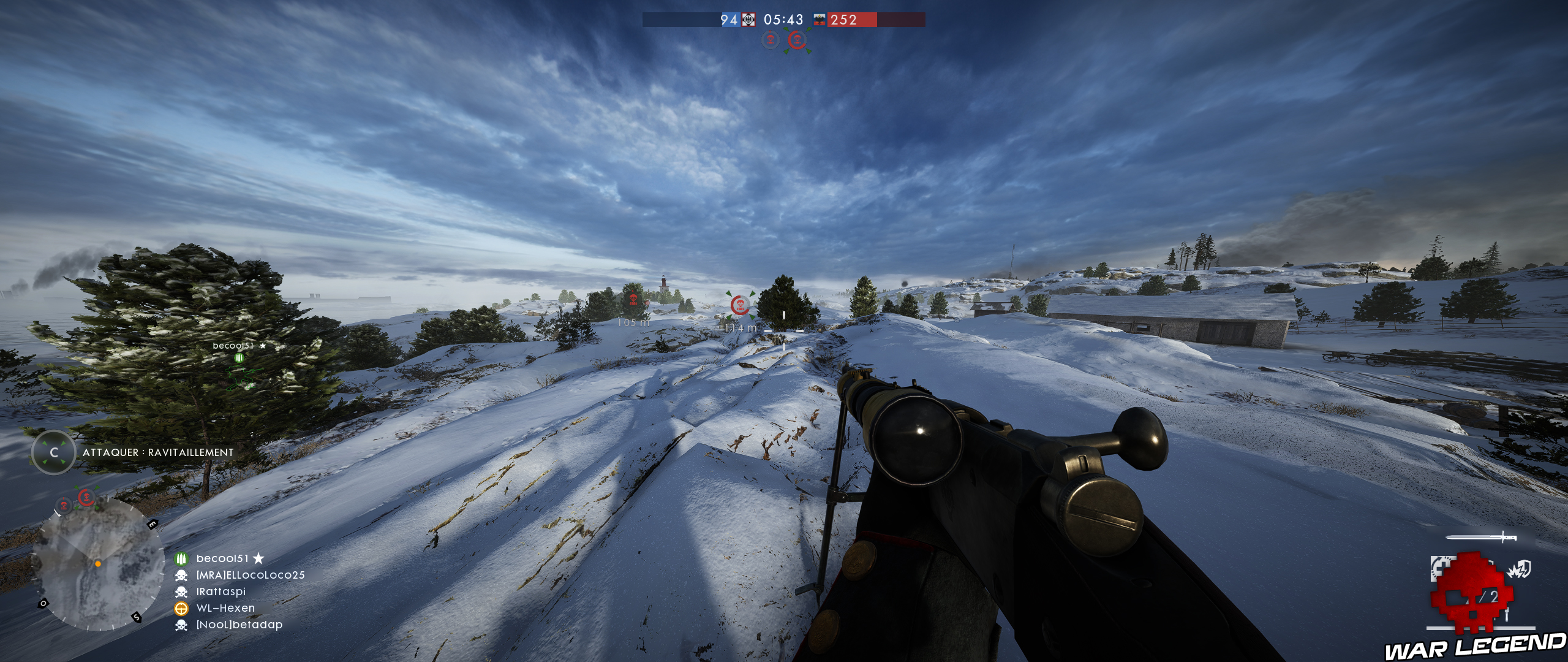The height and width of the screenshot is (662, 1568).
Task: Select the orange headshot icon beside WL-Hexen
Action: coord(181,609)
